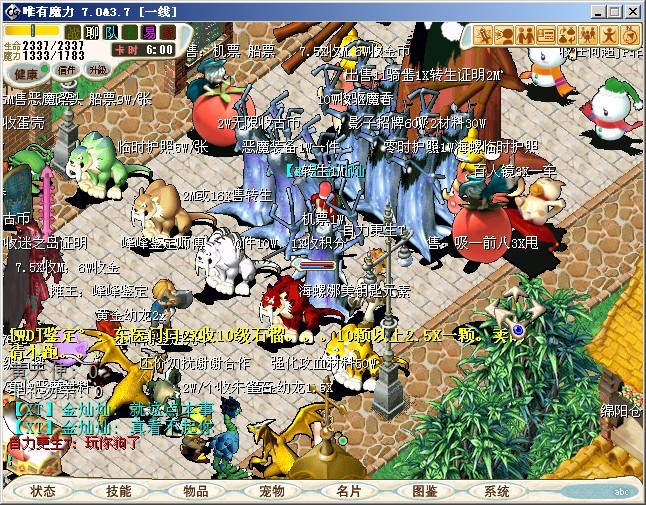Click the 升级 level-up button

[x=97, y=70]
